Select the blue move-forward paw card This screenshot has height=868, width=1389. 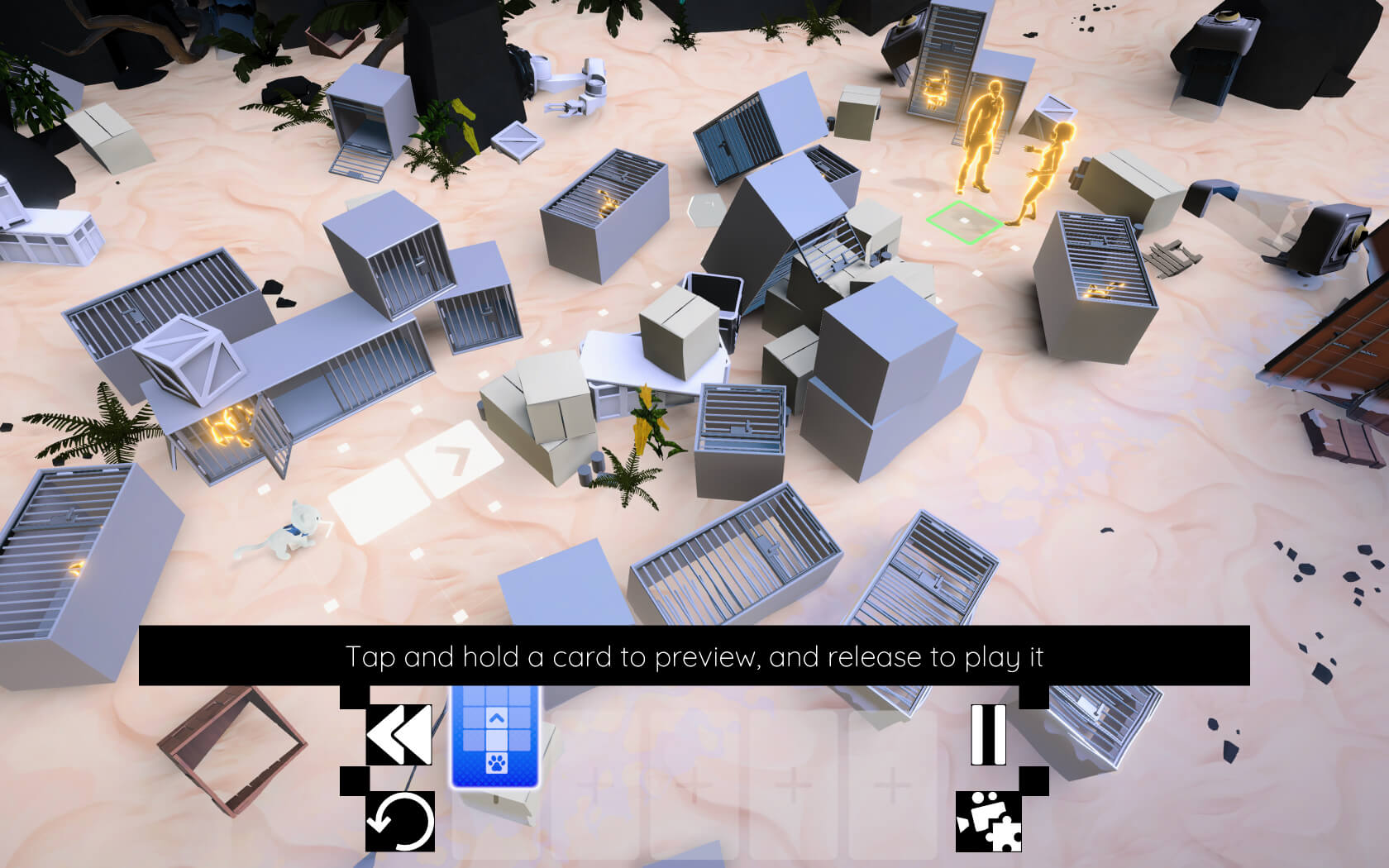pos(495,737)
